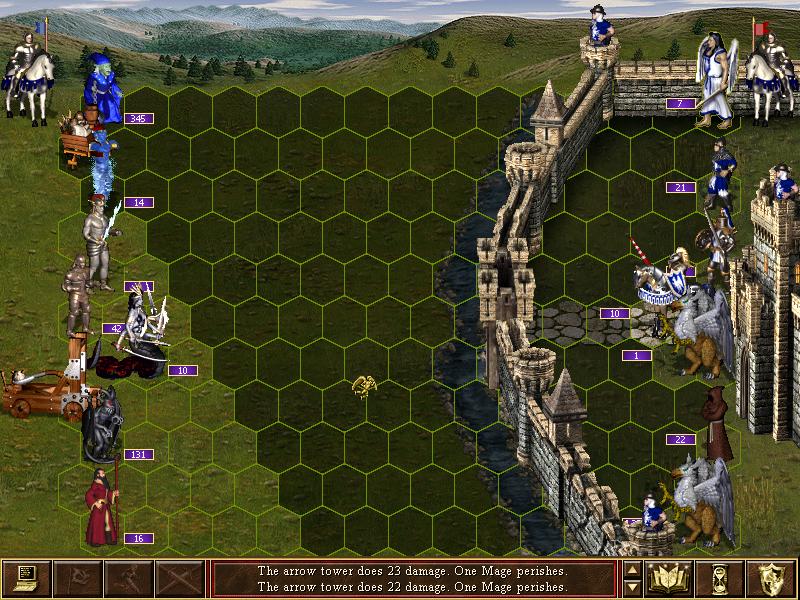
Task: Click the combat log scroll-up arrow
Action: [632, 570]
